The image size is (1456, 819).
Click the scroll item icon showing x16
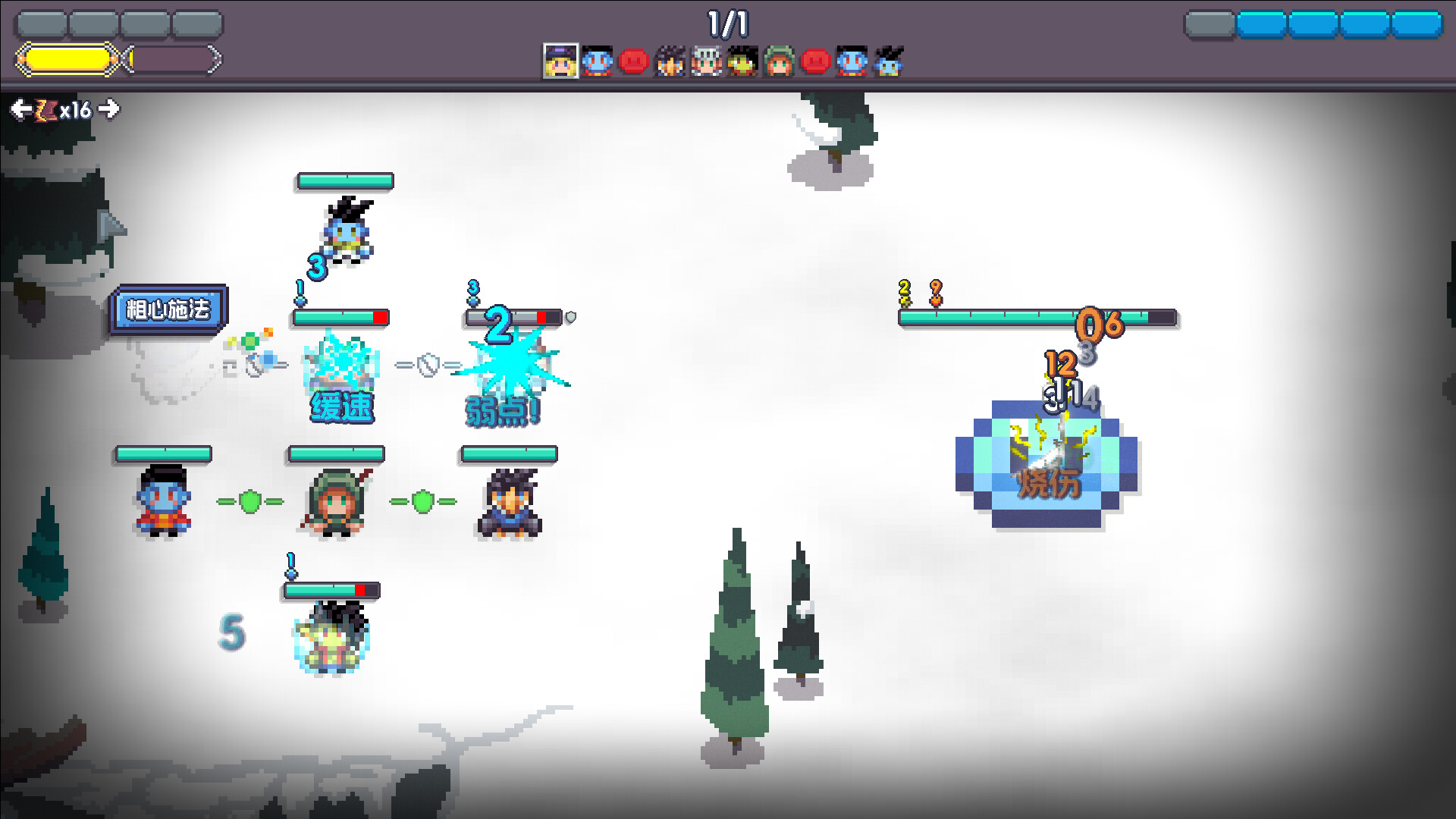click(47, 109)
